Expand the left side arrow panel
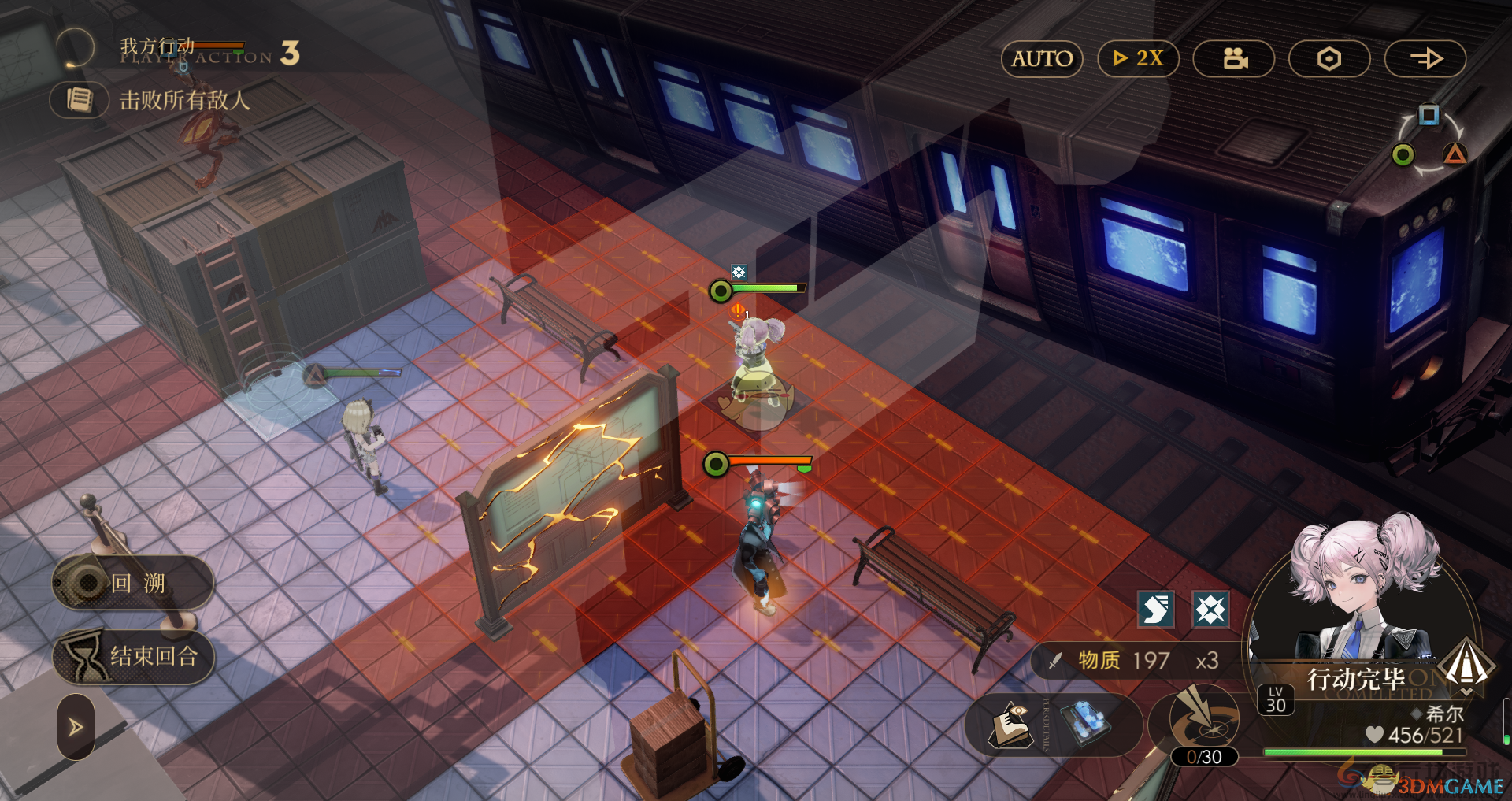The height and width of the screenshot is (801, 1512). pos(76,726)
